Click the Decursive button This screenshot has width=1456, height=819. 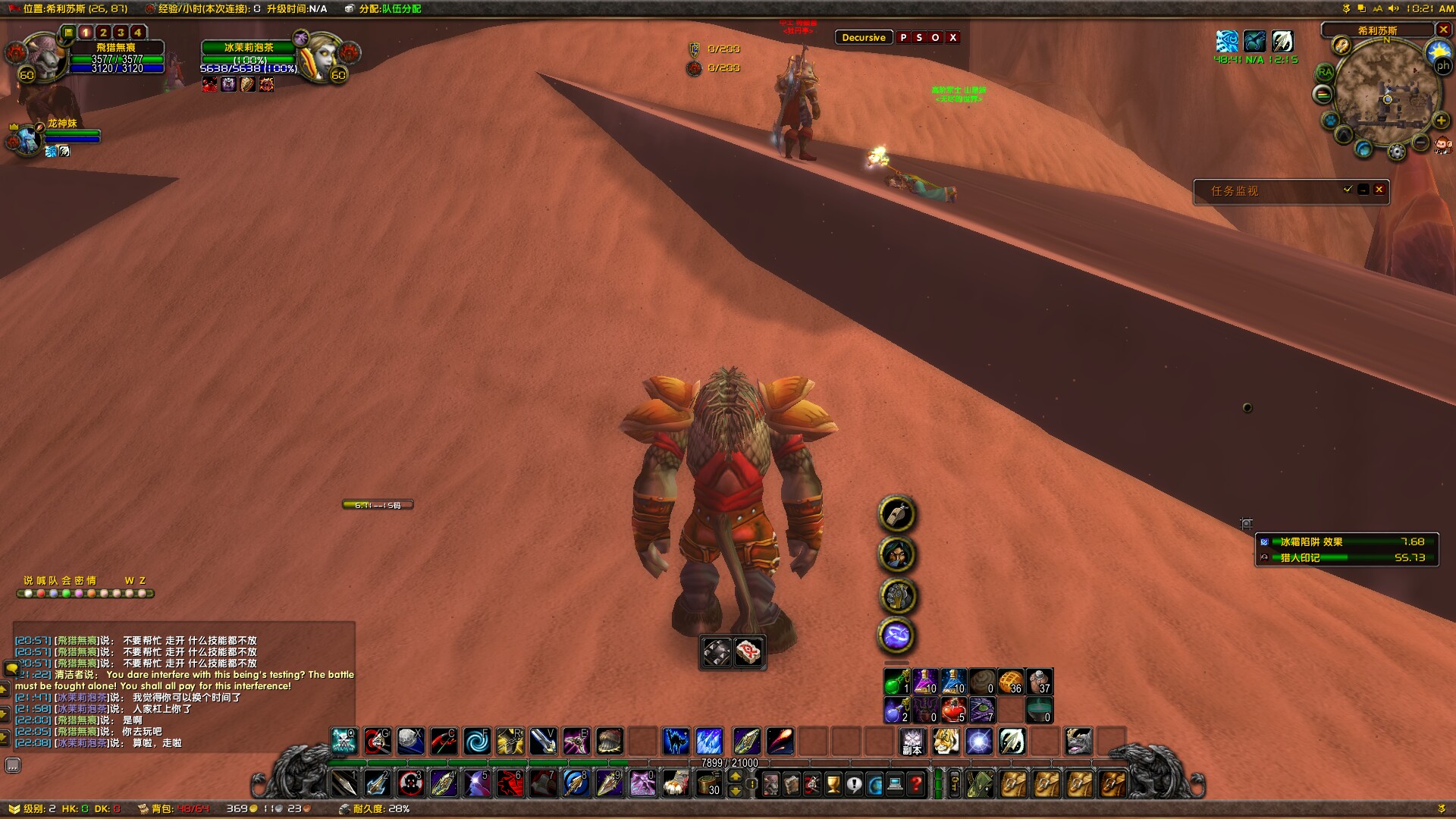(x=863, y=37)
